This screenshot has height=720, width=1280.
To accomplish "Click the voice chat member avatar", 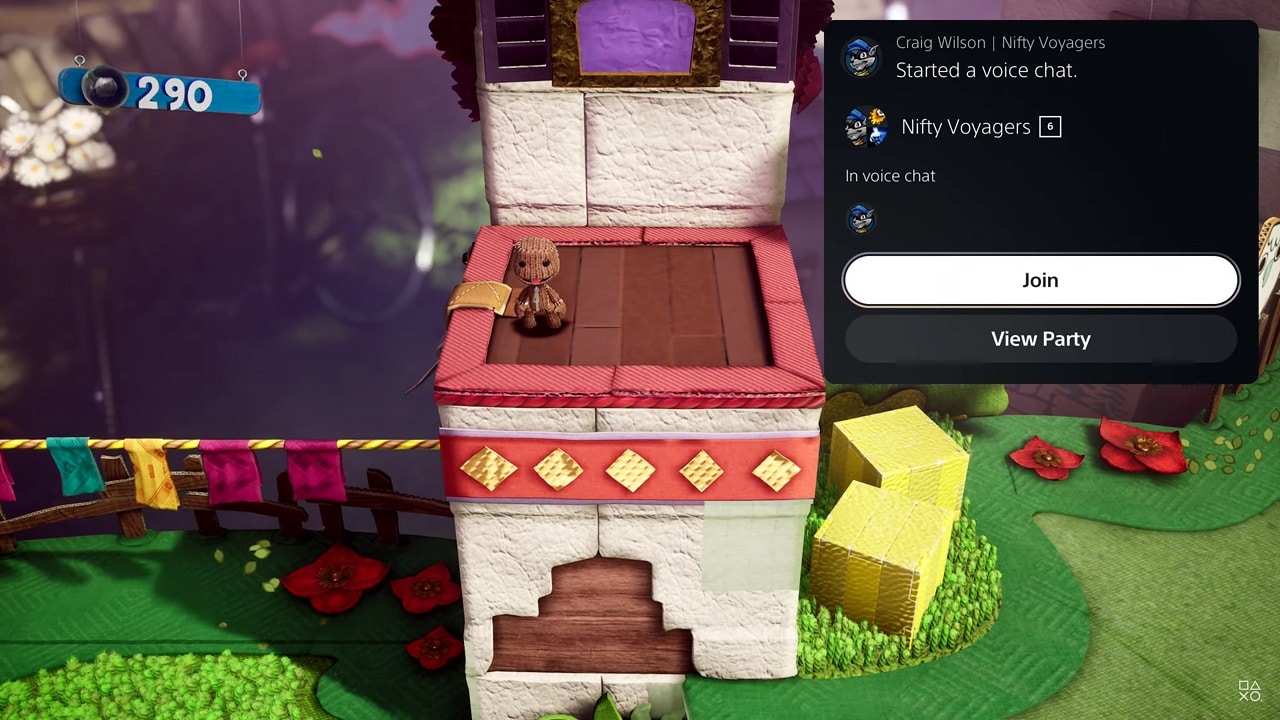I will tap(861, 218).
